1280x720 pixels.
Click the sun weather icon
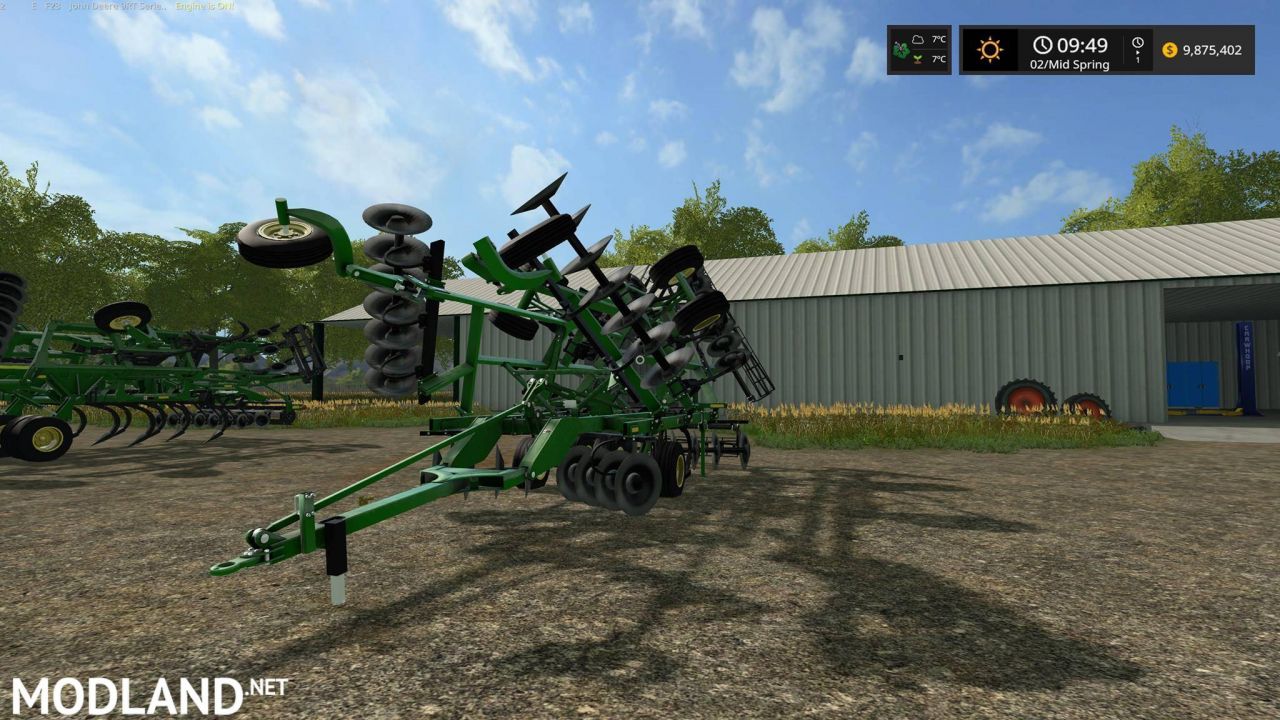point(991,48)
